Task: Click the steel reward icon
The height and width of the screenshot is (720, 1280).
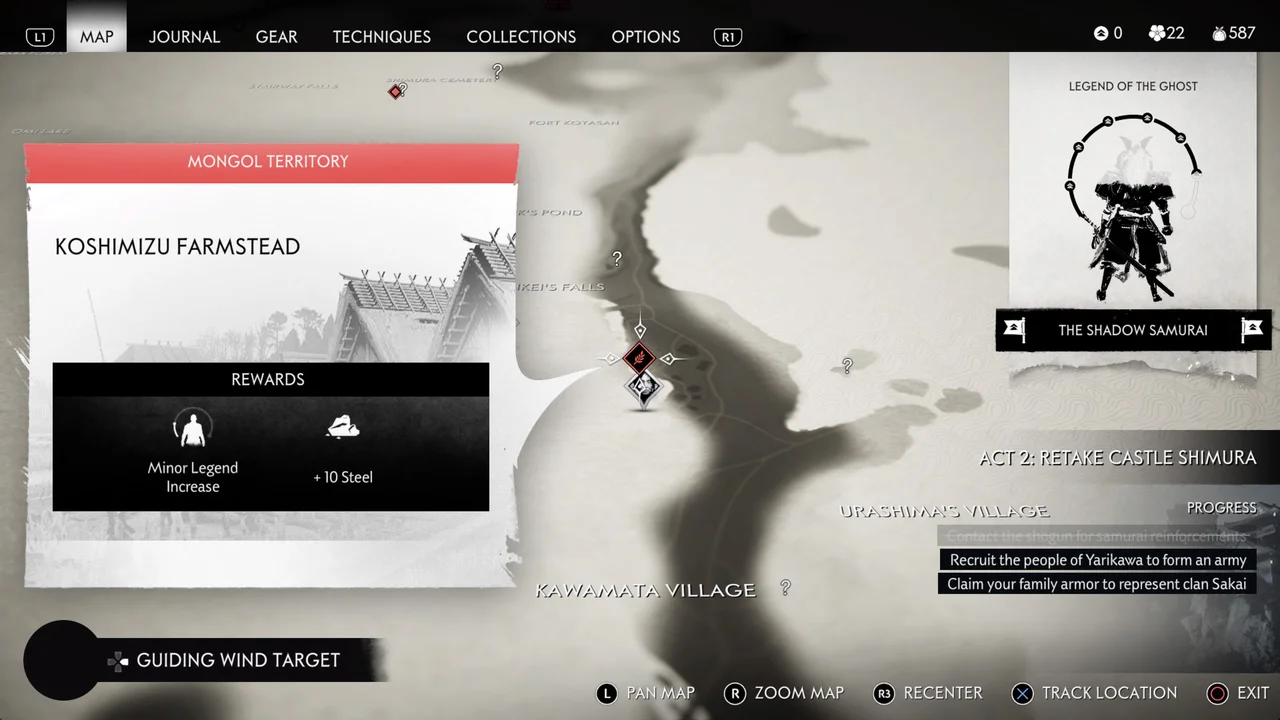Action: pos(343,427)
